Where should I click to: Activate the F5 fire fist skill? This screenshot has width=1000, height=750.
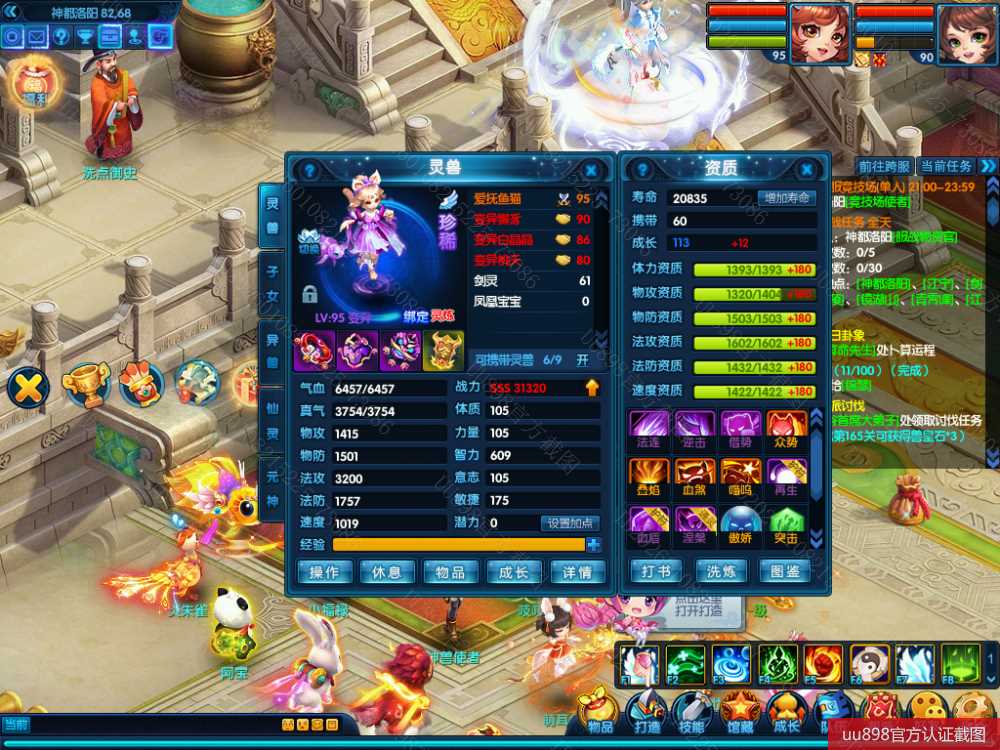coord(823,663)
